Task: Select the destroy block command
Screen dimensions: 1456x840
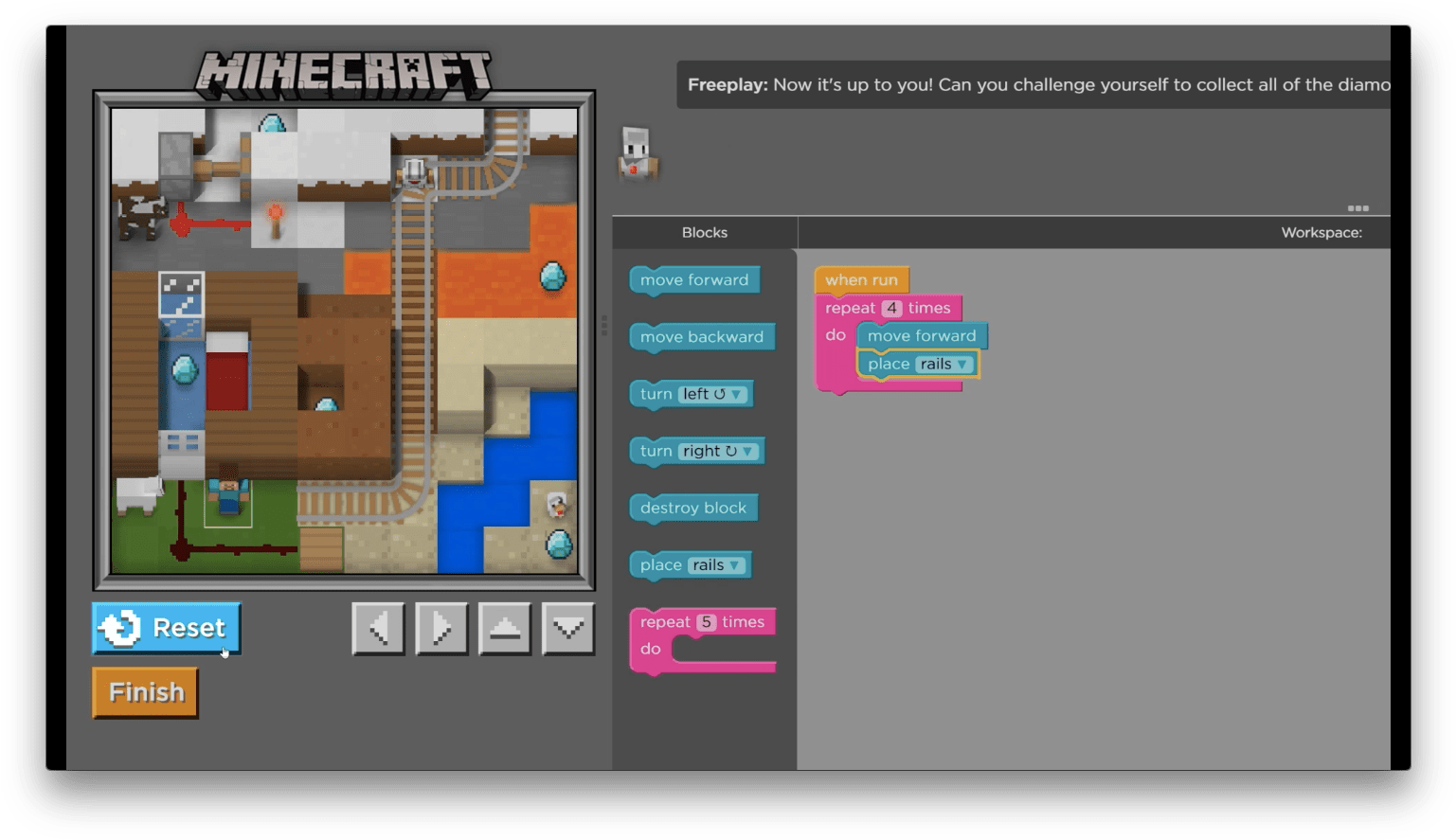Action: [x=692, y=508]
